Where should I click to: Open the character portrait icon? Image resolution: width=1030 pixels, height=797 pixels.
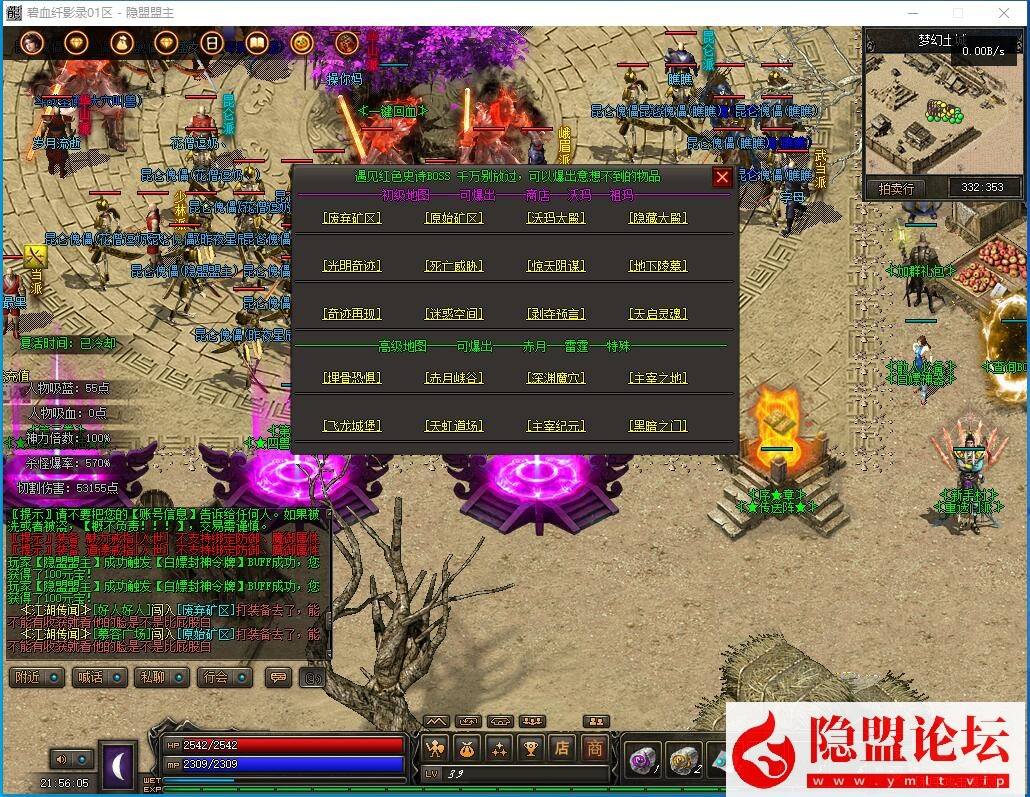point(31,43)
